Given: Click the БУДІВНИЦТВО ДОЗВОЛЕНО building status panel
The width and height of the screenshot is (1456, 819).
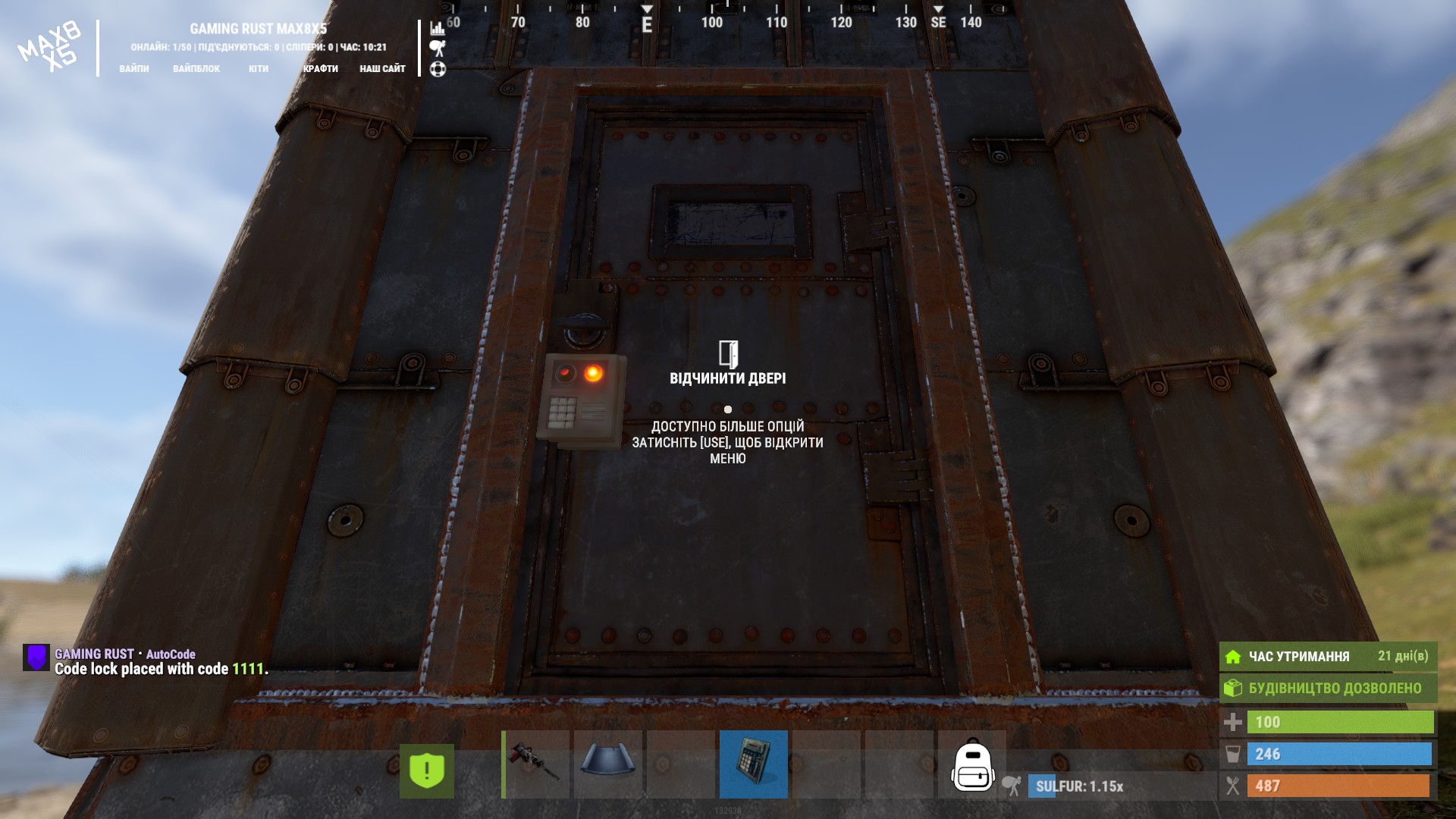Looking at the screenshot, I should 1328,689.
